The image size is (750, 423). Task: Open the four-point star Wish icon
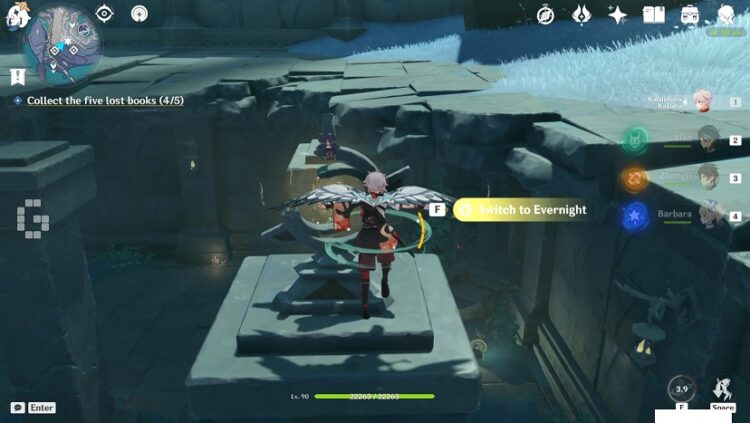[x=618, y=15]
